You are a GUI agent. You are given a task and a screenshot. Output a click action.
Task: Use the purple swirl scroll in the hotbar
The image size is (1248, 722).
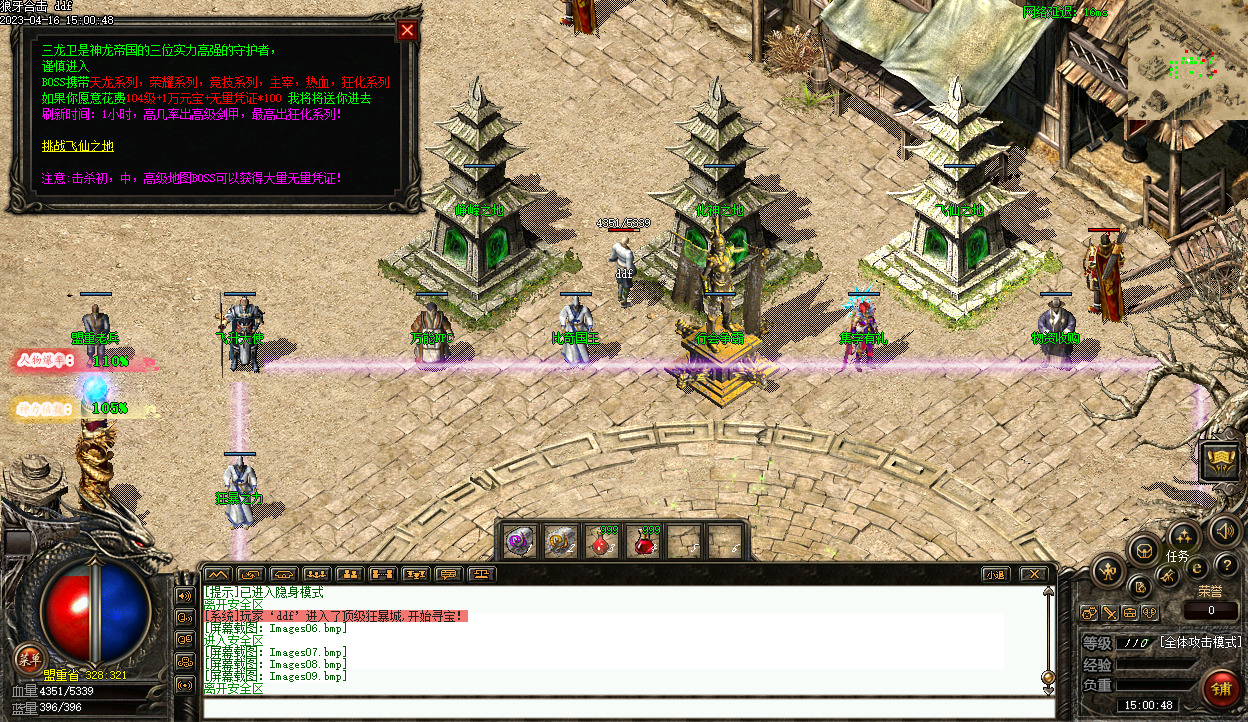[518, 541]
